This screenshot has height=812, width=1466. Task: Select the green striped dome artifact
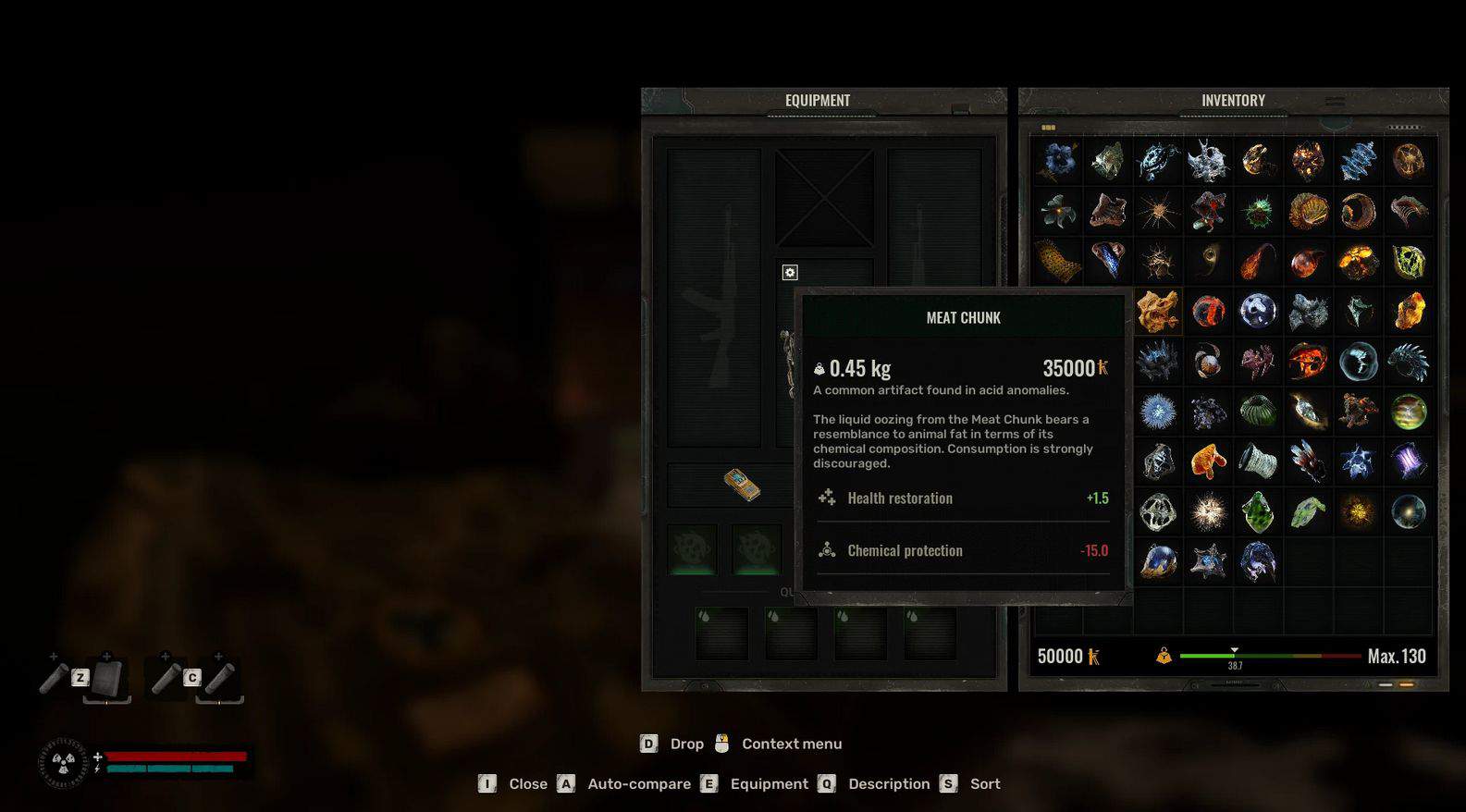[1257, 411]
